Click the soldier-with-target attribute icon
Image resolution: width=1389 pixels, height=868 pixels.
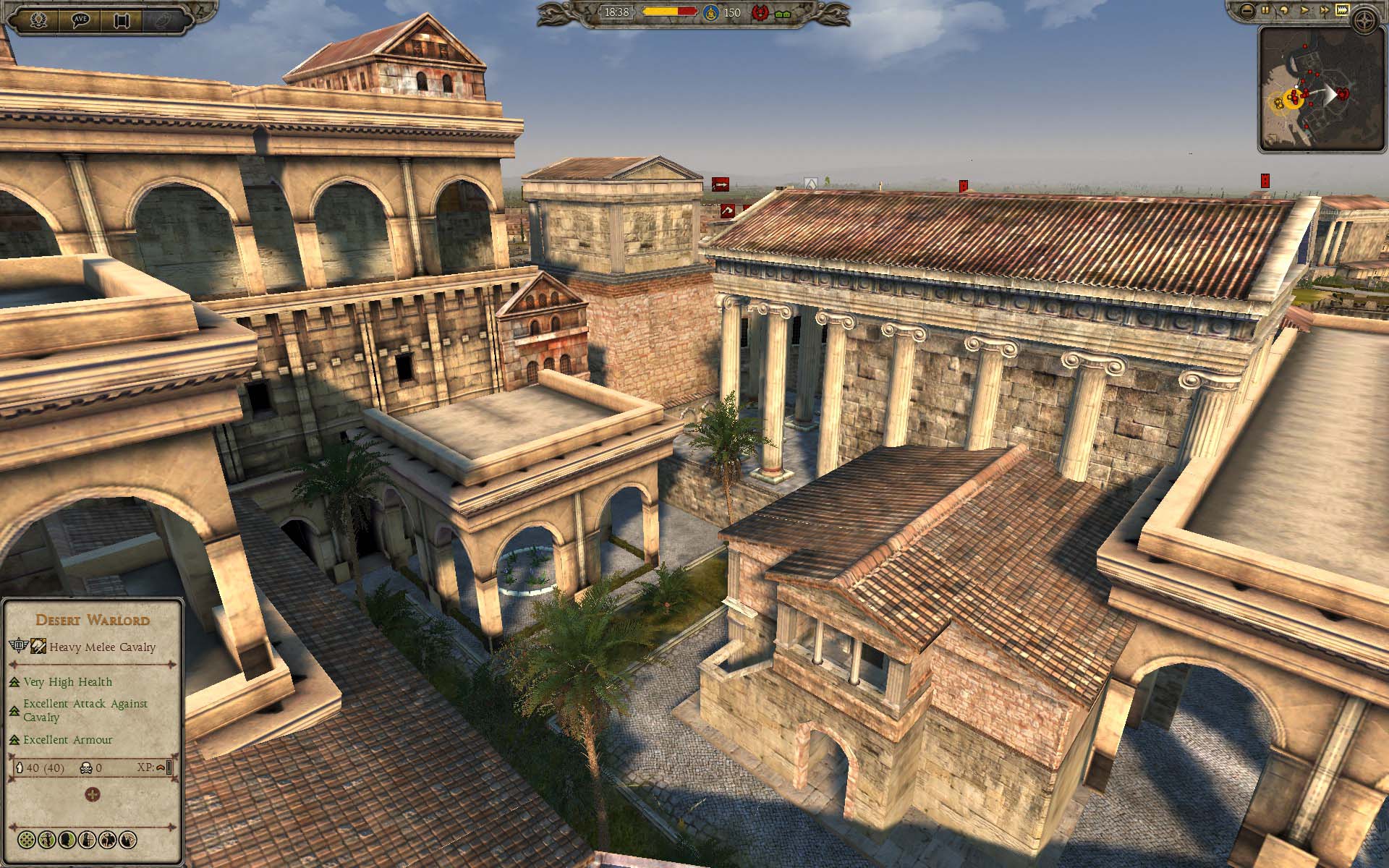pyautogui.click(x=88, y=840)
